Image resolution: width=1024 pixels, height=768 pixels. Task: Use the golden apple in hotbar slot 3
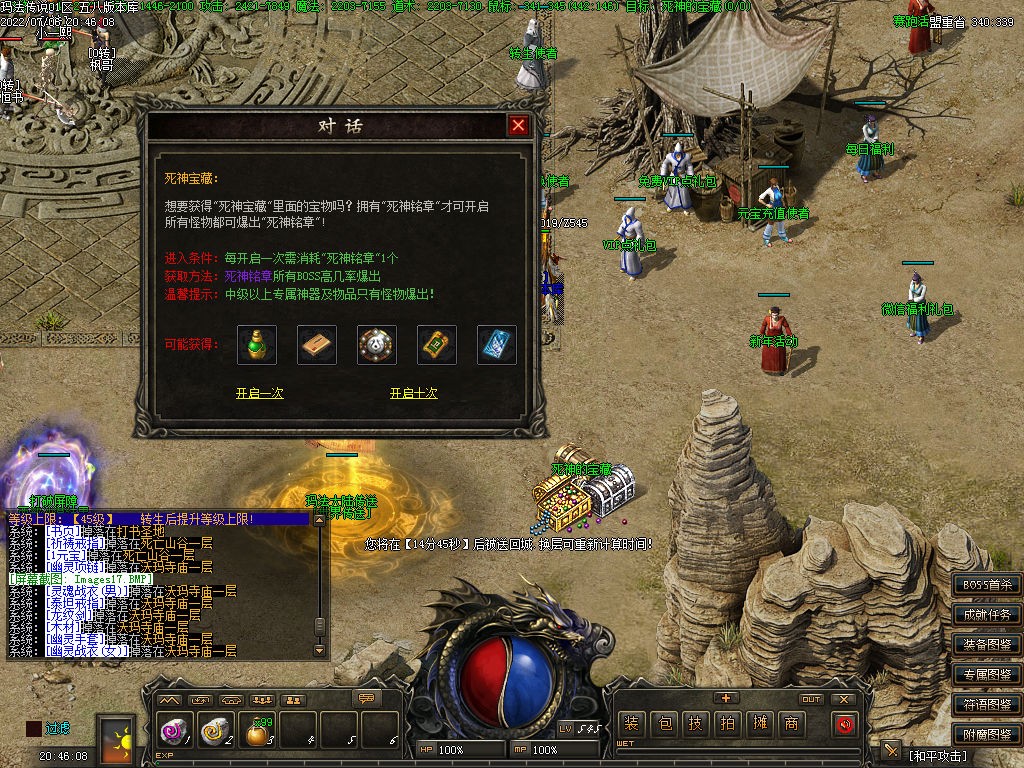click(x=259, y=733)
